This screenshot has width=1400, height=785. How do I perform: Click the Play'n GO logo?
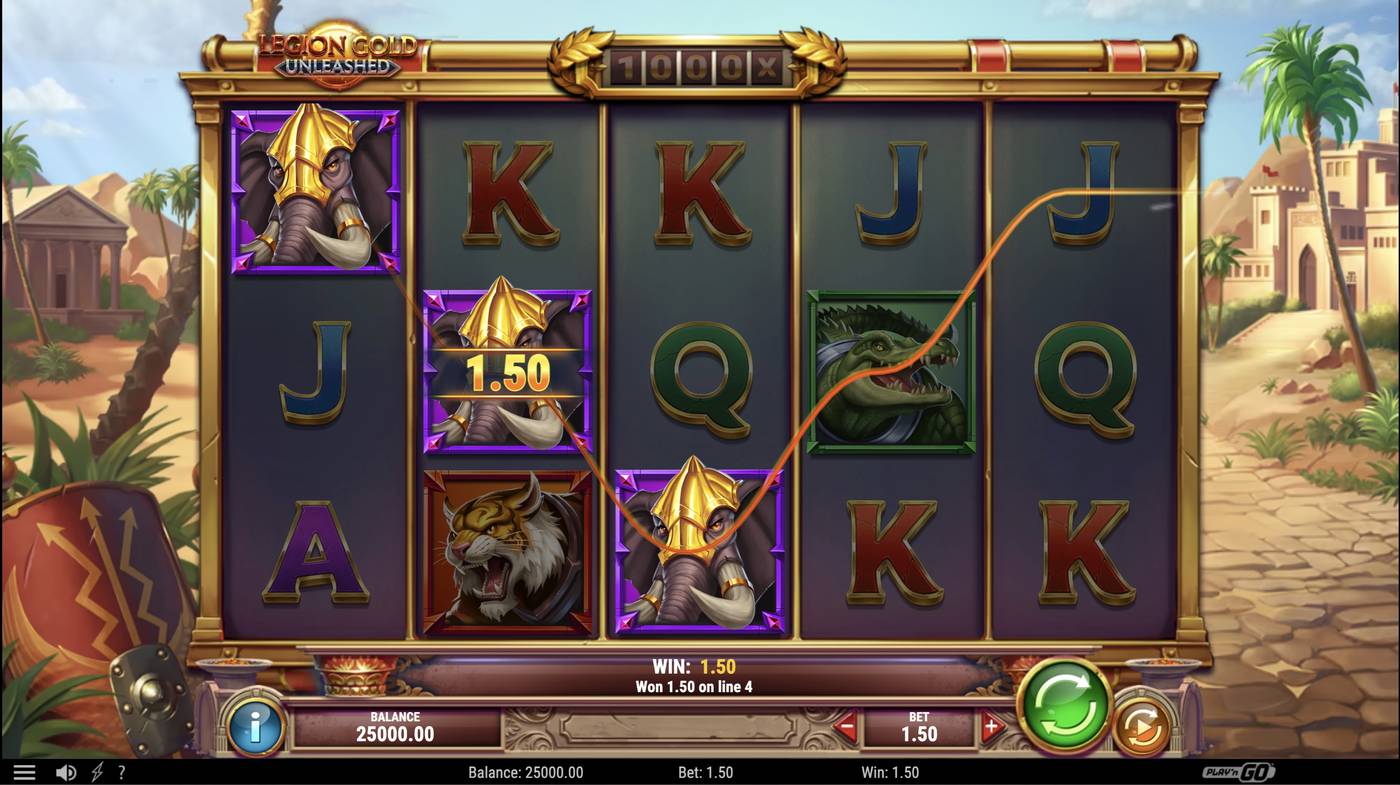pyautogui.click(x=1240, y=771)
